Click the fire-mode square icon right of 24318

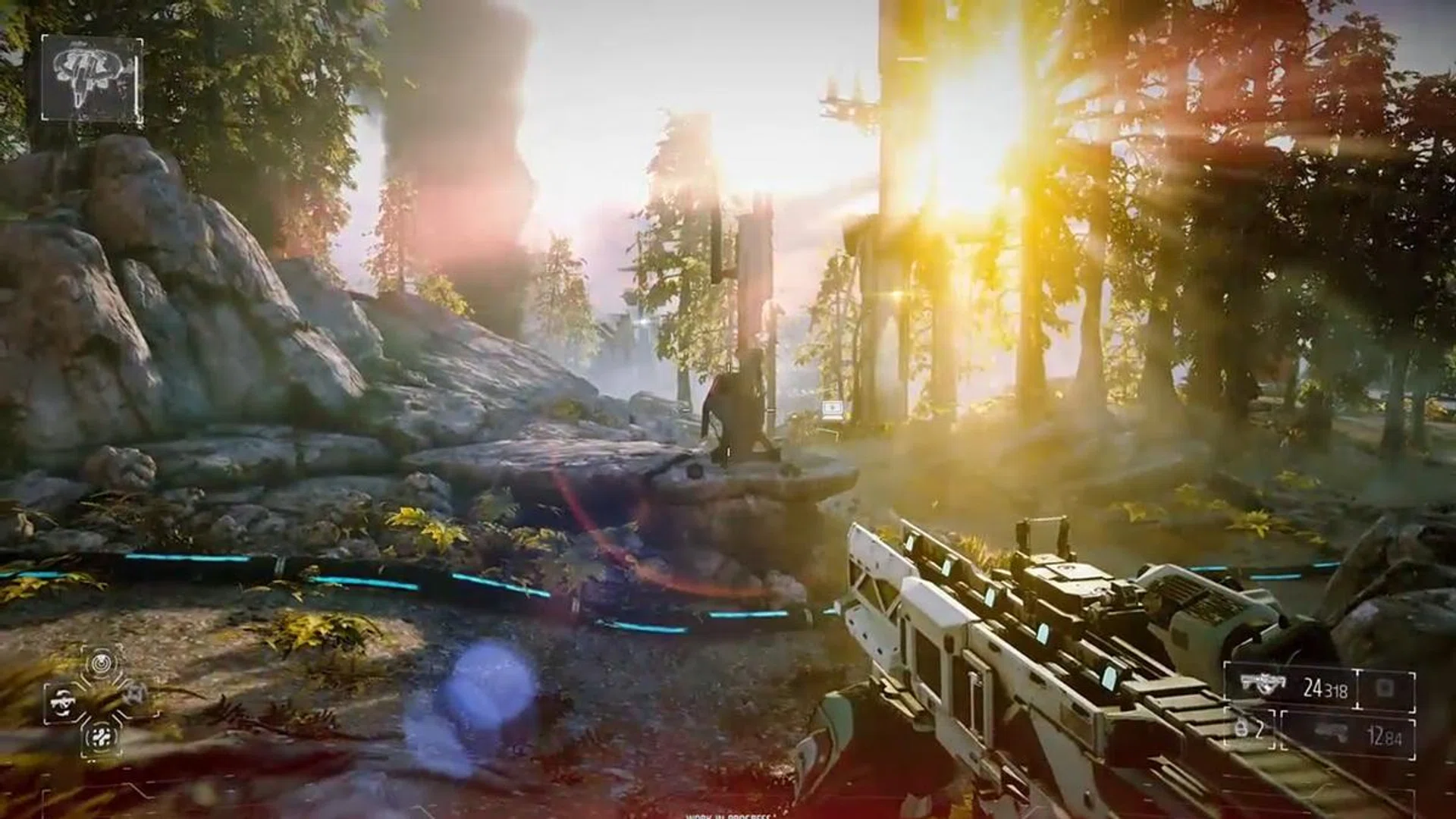coord(1385,688)
